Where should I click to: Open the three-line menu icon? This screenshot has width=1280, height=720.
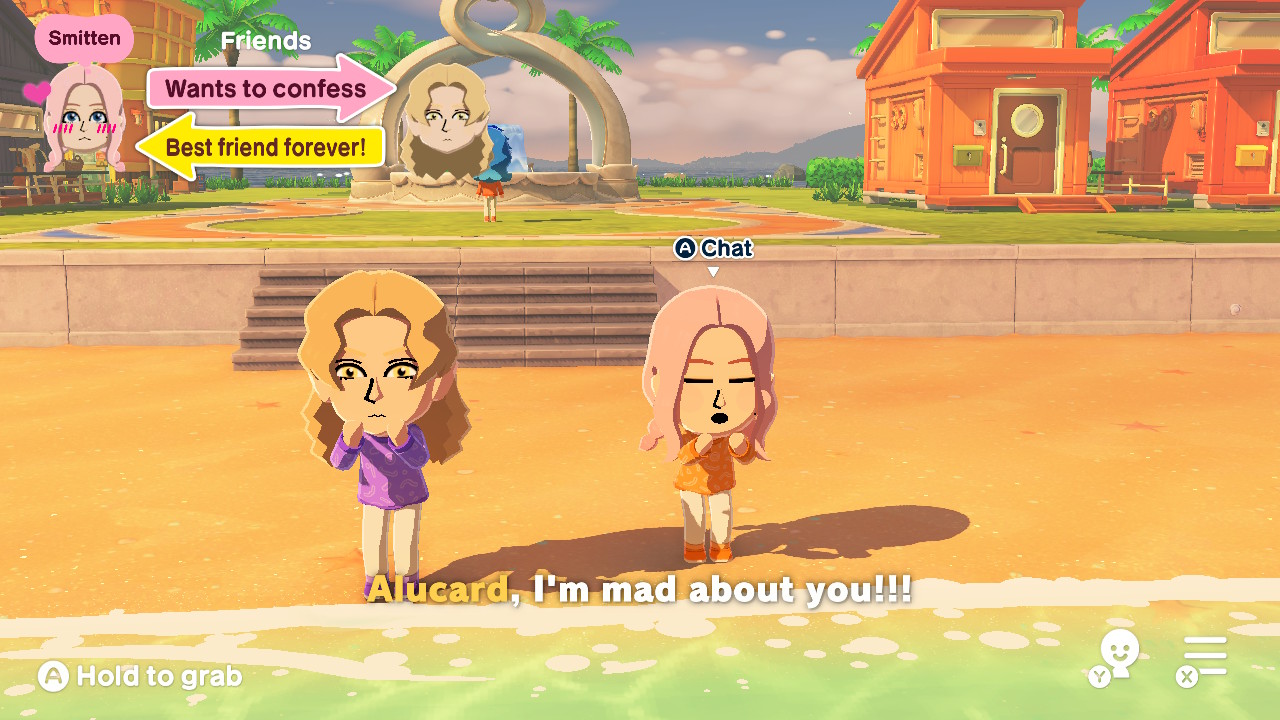1204,657
